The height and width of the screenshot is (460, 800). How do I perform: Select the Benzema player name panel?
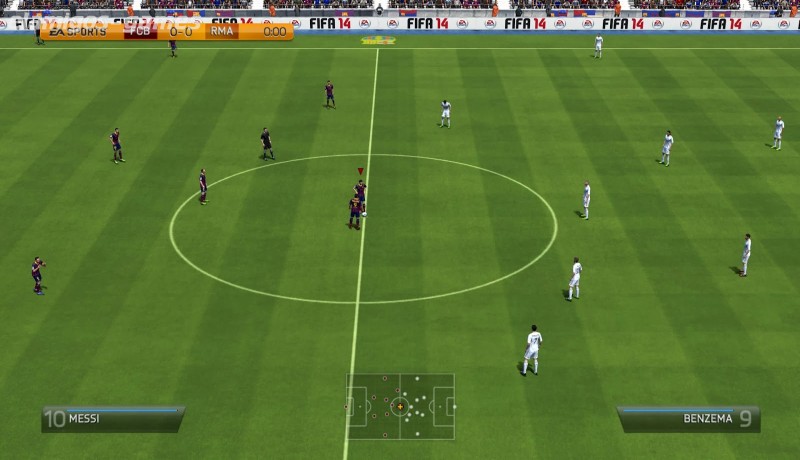(688, 418)
